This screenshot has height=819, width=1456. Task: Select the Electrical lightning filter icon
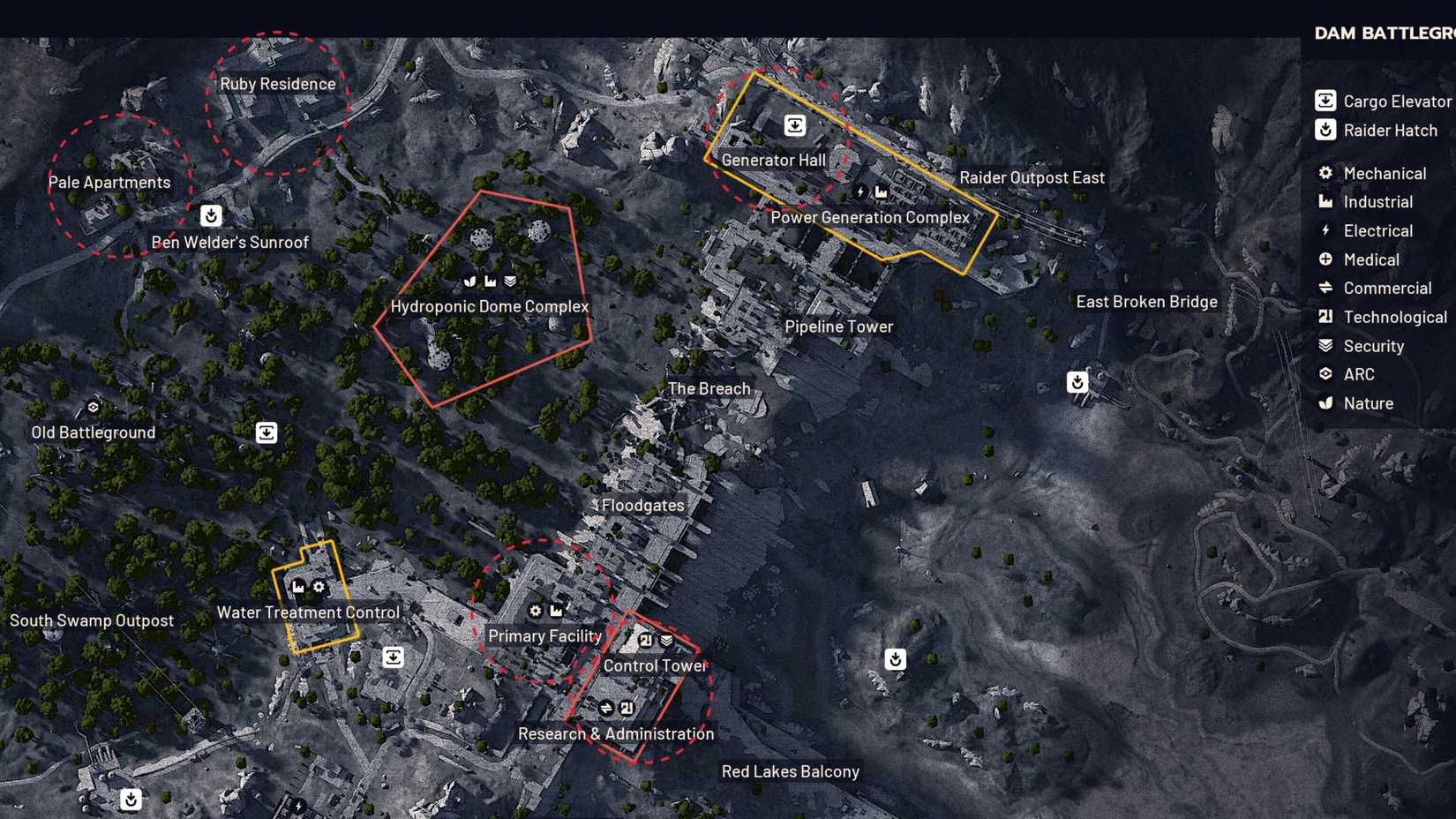pyautogui.click(x=1325, y=230)
